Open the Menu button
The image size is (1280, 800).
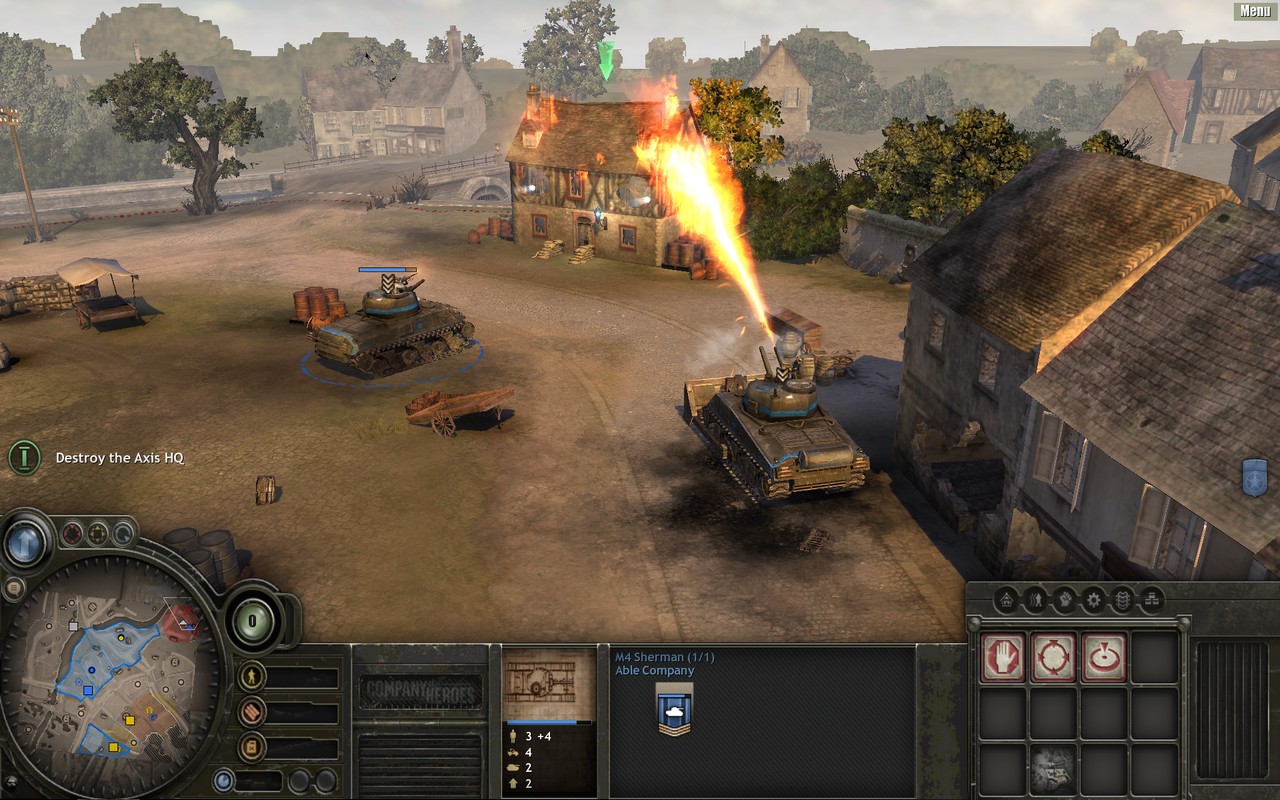point(1255,11)
